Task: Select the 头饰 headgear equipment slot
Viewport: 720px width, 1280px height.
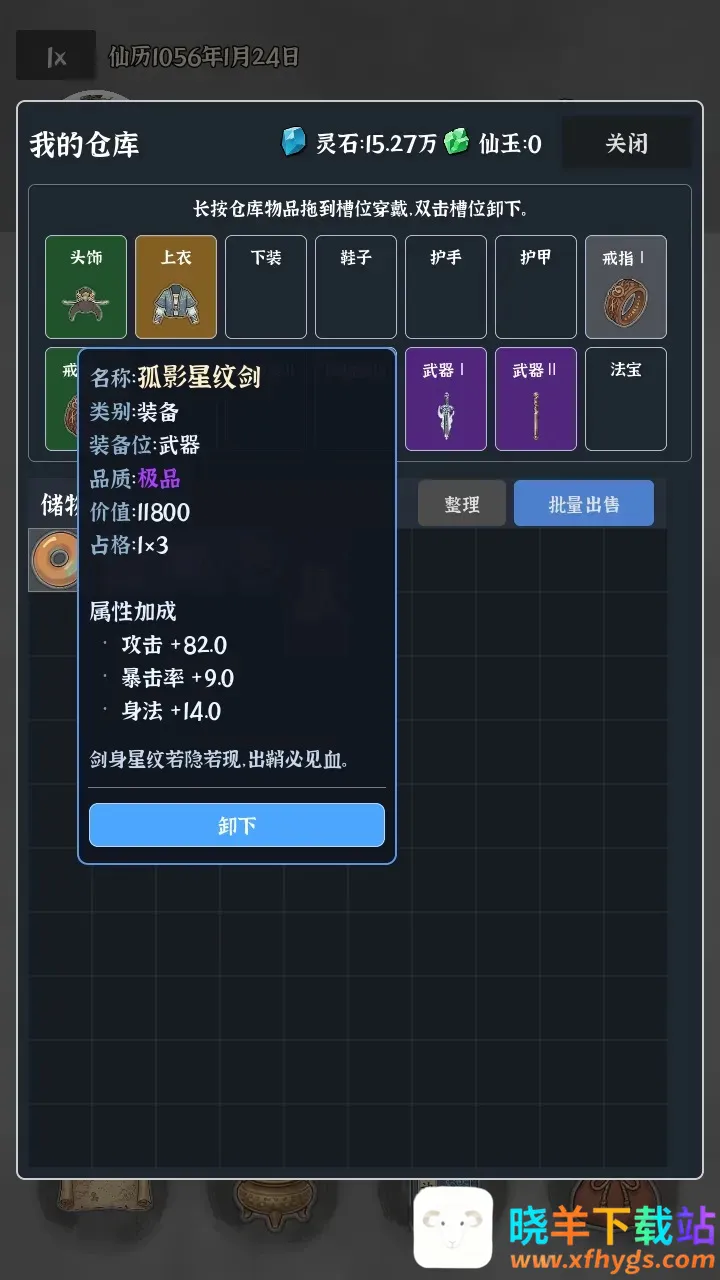Action: click(x=86, y=287)
